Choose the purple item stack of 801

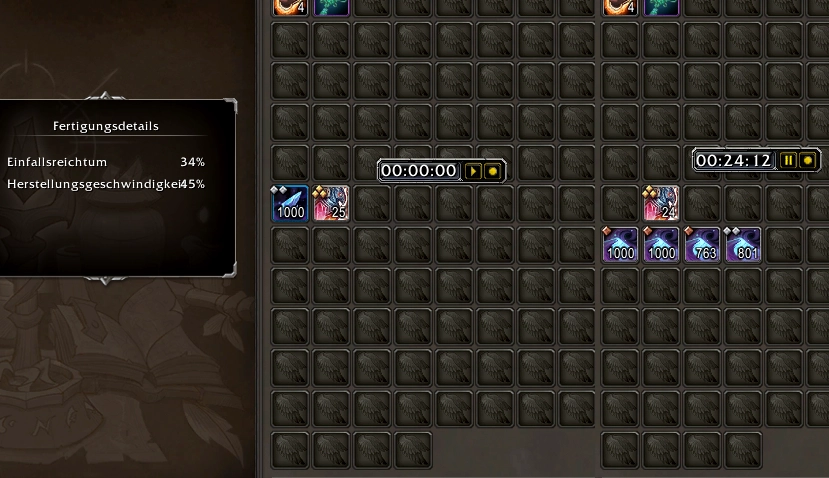[743, 245]
